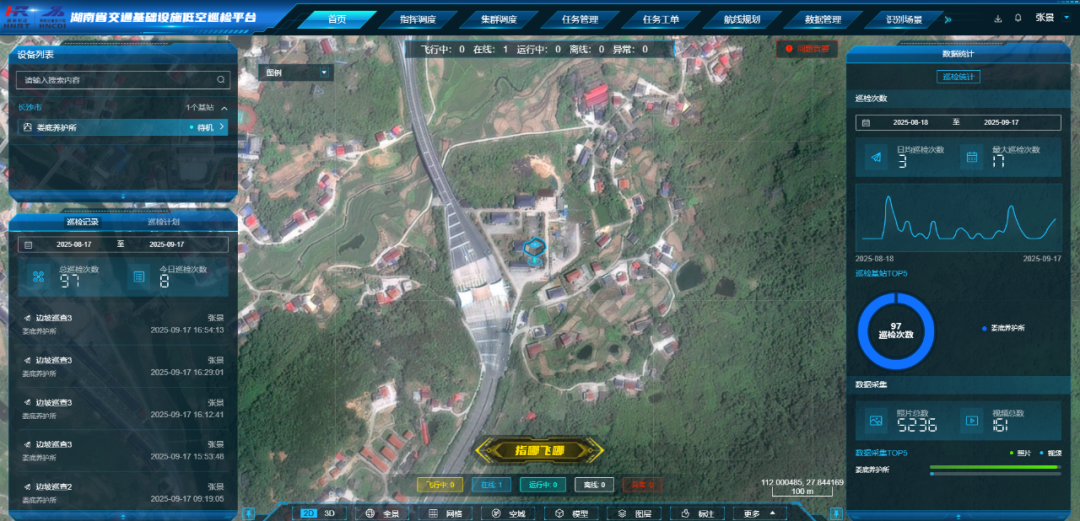Viewport: 1080px width, 521px height.
Task: Open the 航线规划 tab
Action: coord(742,19)
